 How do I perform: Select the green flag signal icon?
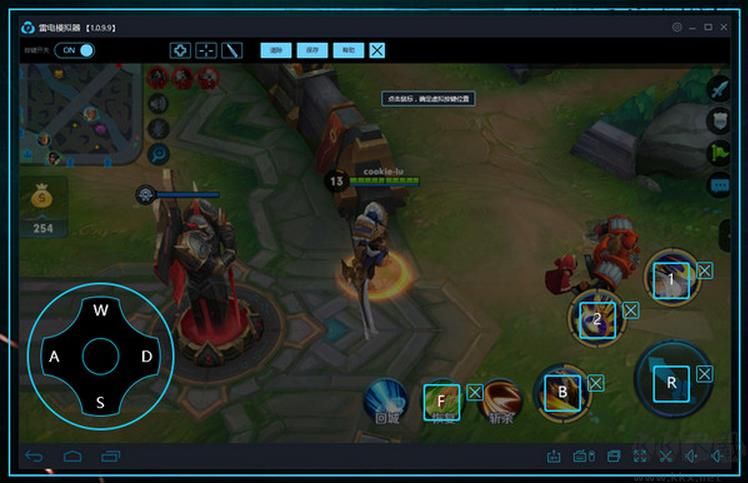pyautogui.click(x=719, y=154)
